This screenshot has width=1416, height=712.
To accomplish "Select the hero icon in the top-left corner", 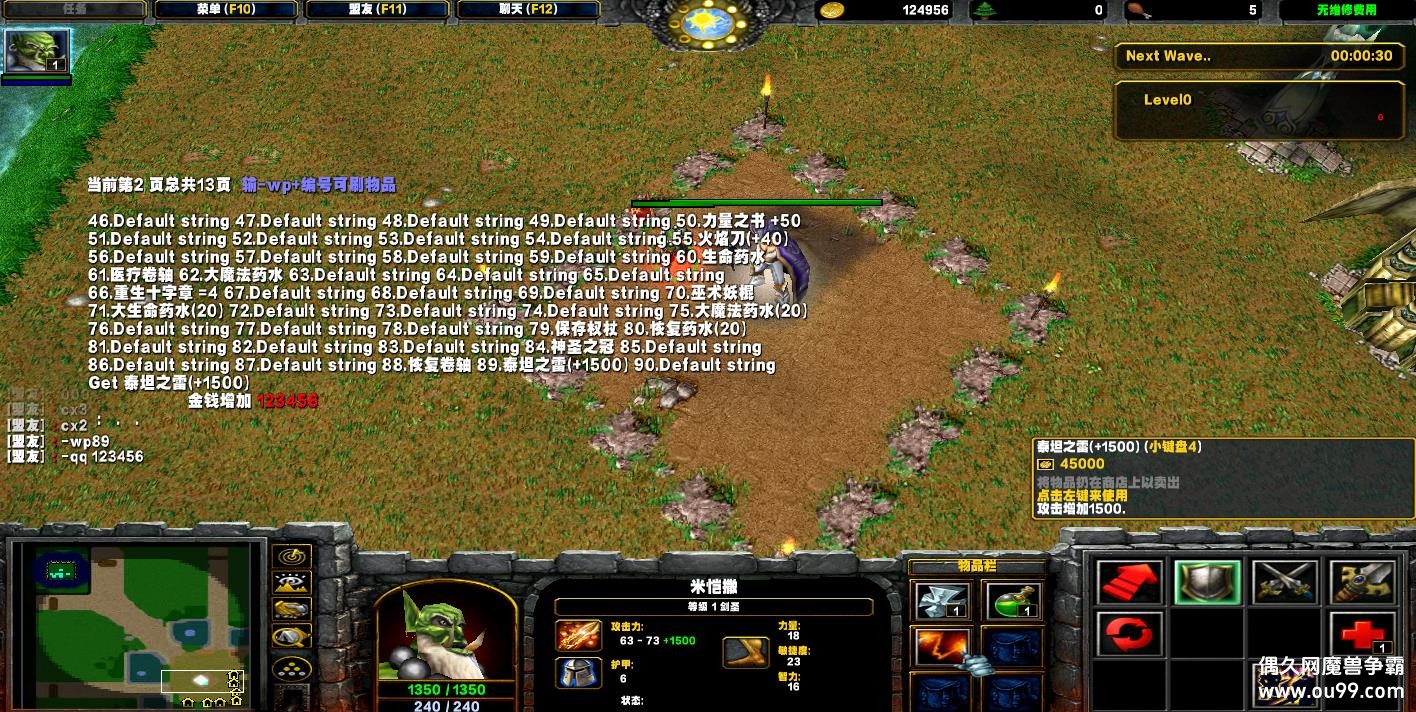I will click(38, 51).
